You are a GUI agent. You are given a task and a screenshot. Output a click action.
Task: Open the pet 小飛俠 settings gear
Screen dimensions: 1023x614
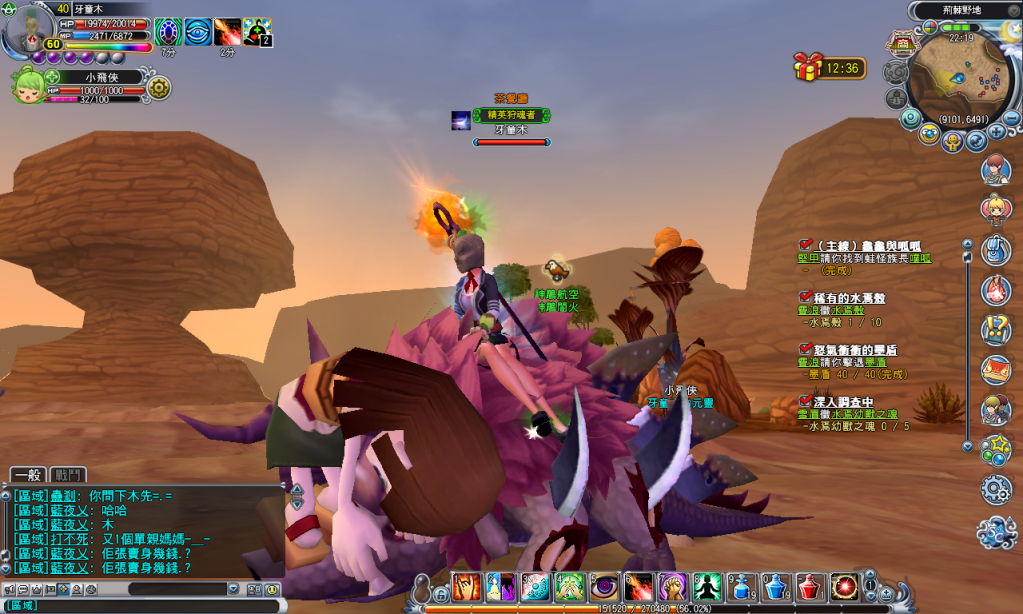click(159, 88)
